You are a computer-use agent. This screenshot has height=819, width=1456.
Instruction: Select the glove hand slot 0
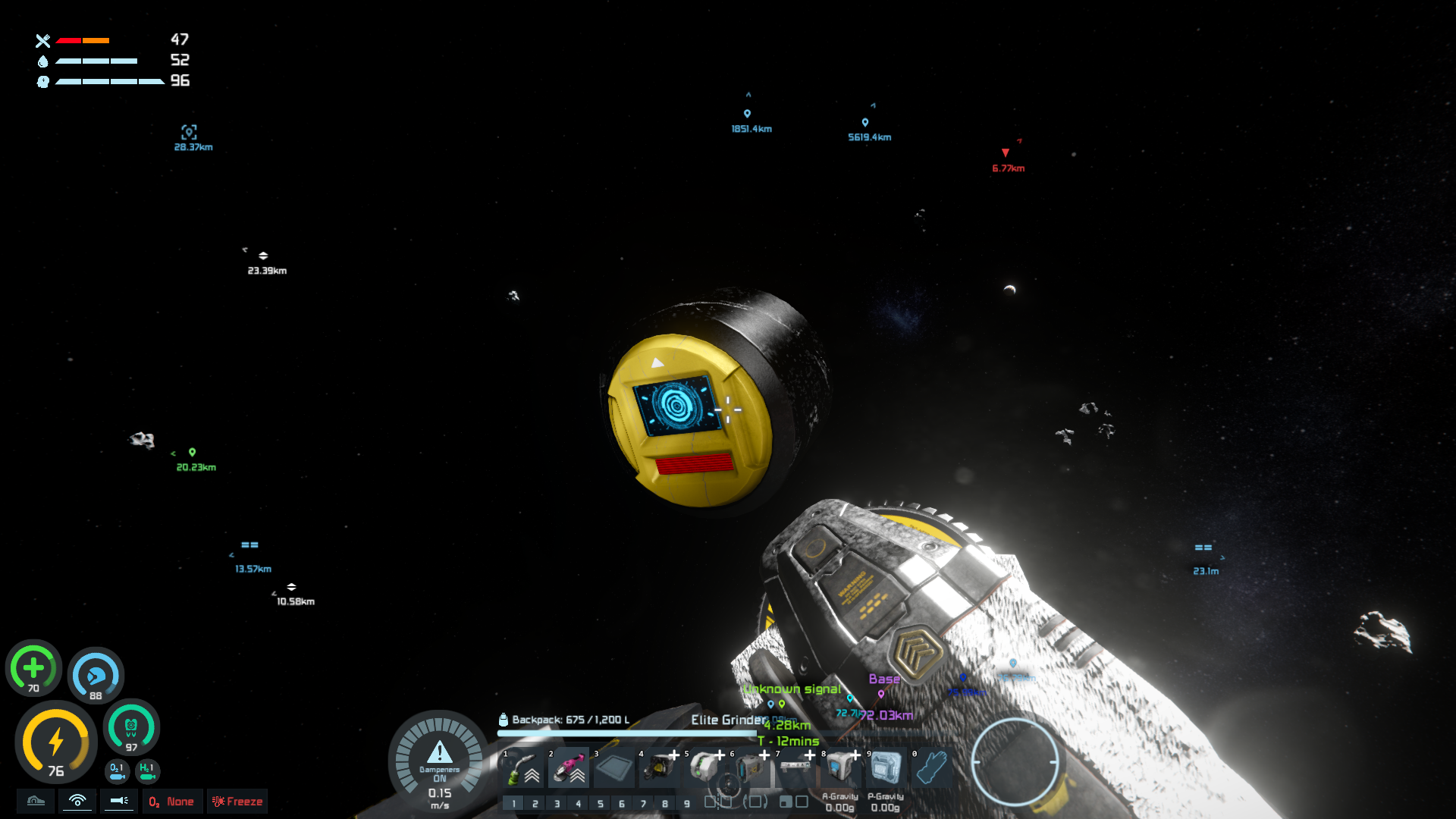pyautogui.click(x=931, y=768)
